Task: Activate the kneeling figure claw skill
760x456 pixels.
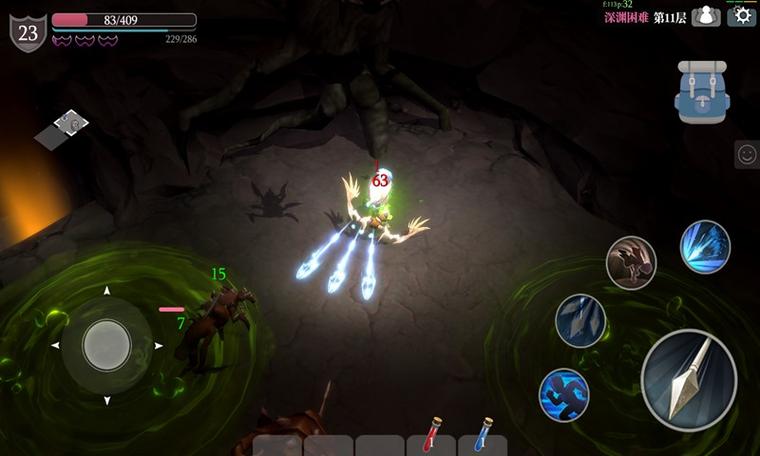Action: tap(631, 263)
